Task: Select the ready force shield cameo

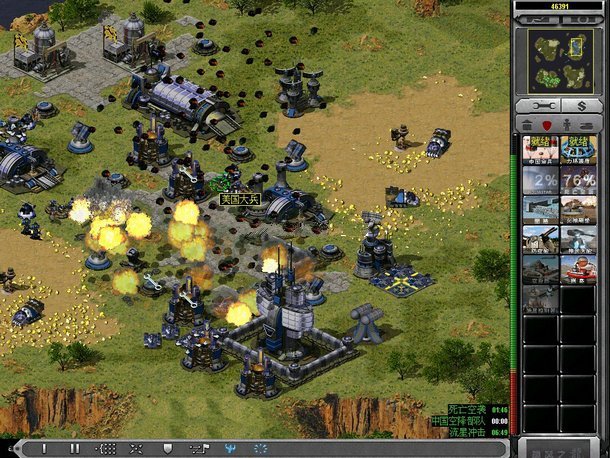Action: click(x=576, y=148)
